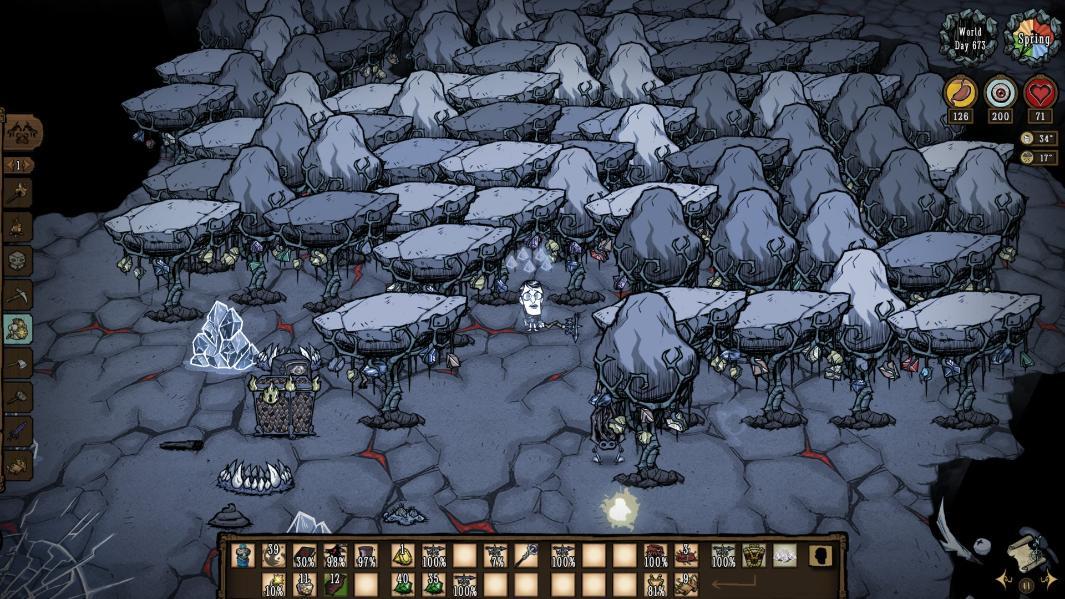Pick the top hat at 97% durability
The height and width of the screenshot is (599, 1065).
coord(366,555)
